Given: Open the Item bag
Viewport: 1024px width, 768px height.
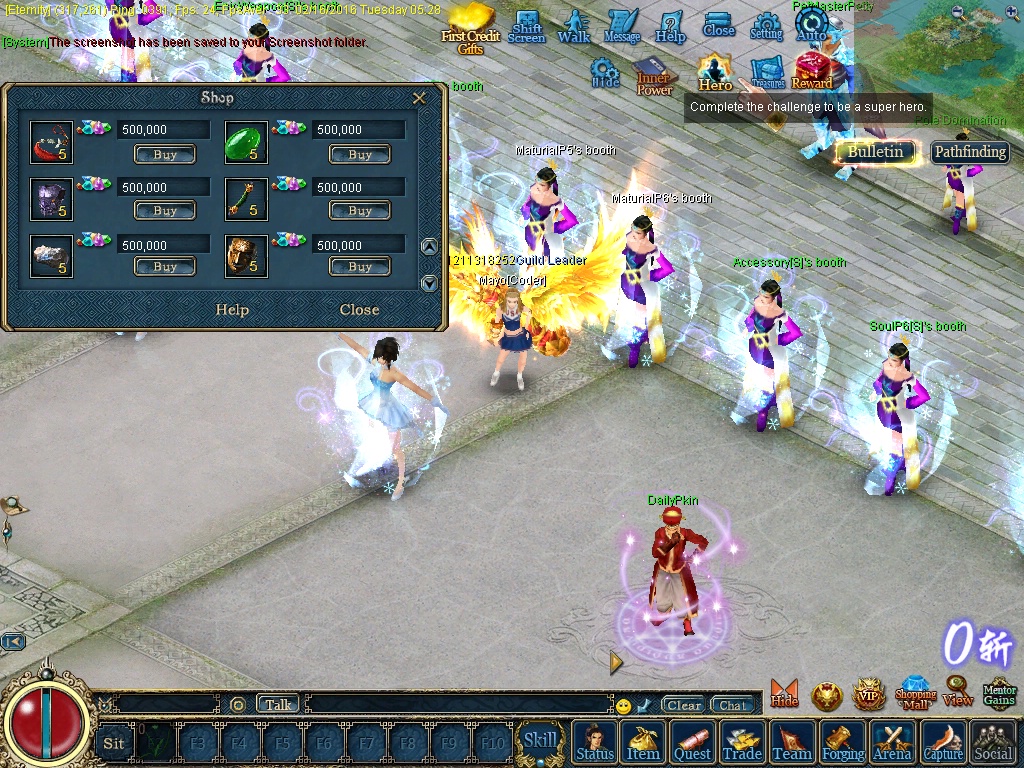Looking at the screenshot, I should tap(643, 742).
